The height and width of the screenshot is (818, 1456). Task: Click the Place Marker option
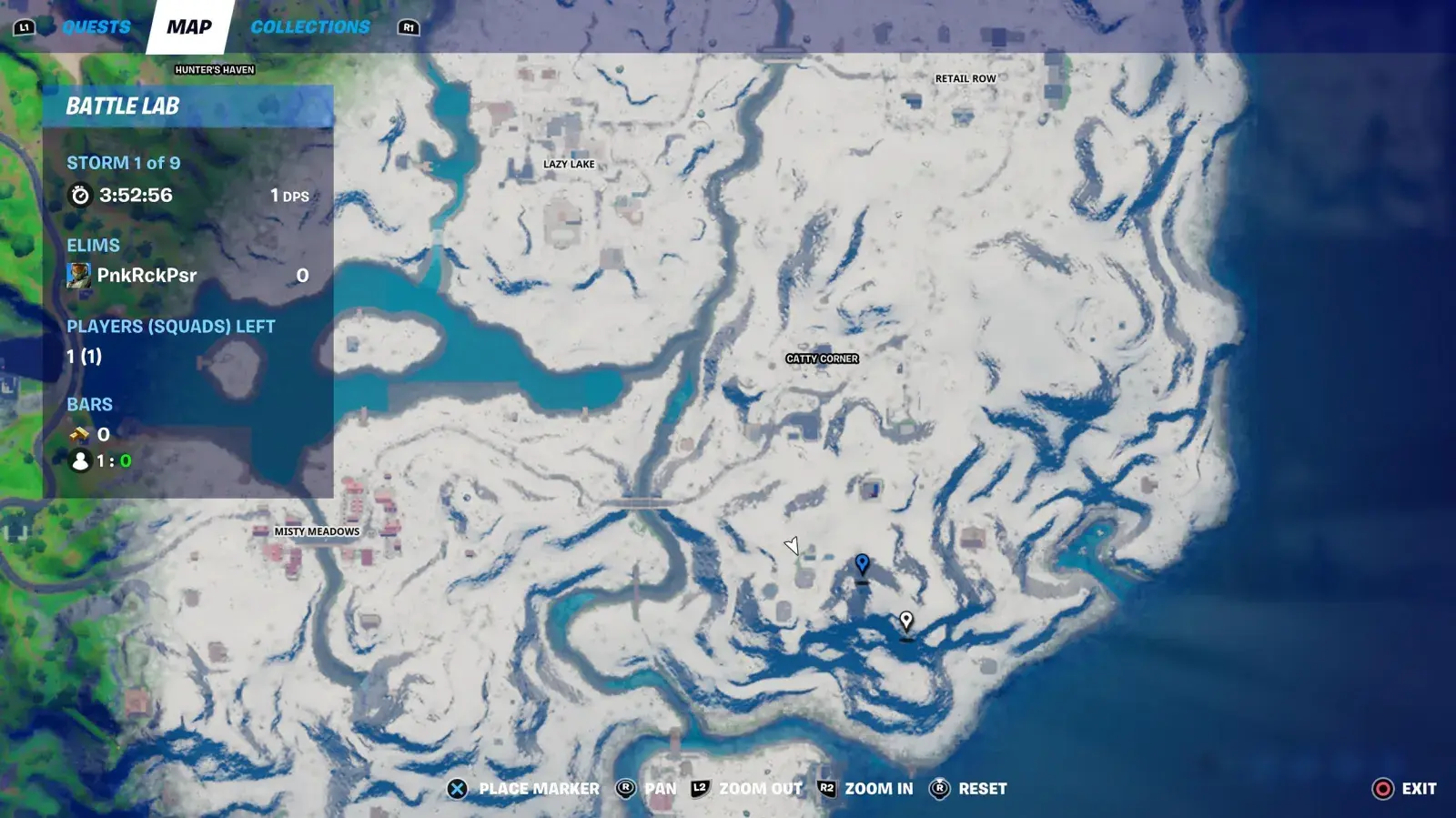click(x=524, y=789)
